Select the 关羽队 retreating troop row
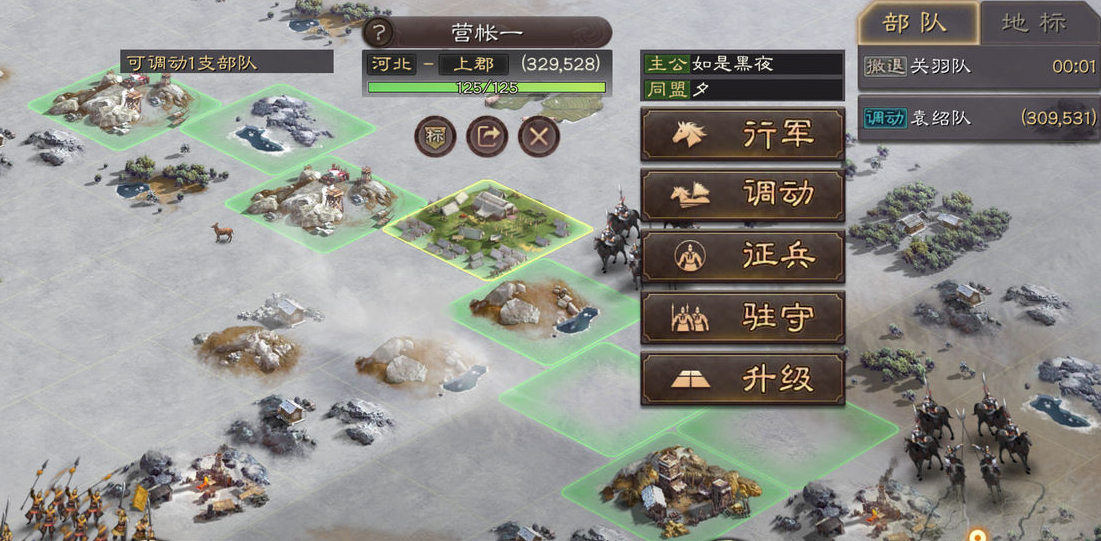Screen dimensions: 1101x541 979,67
